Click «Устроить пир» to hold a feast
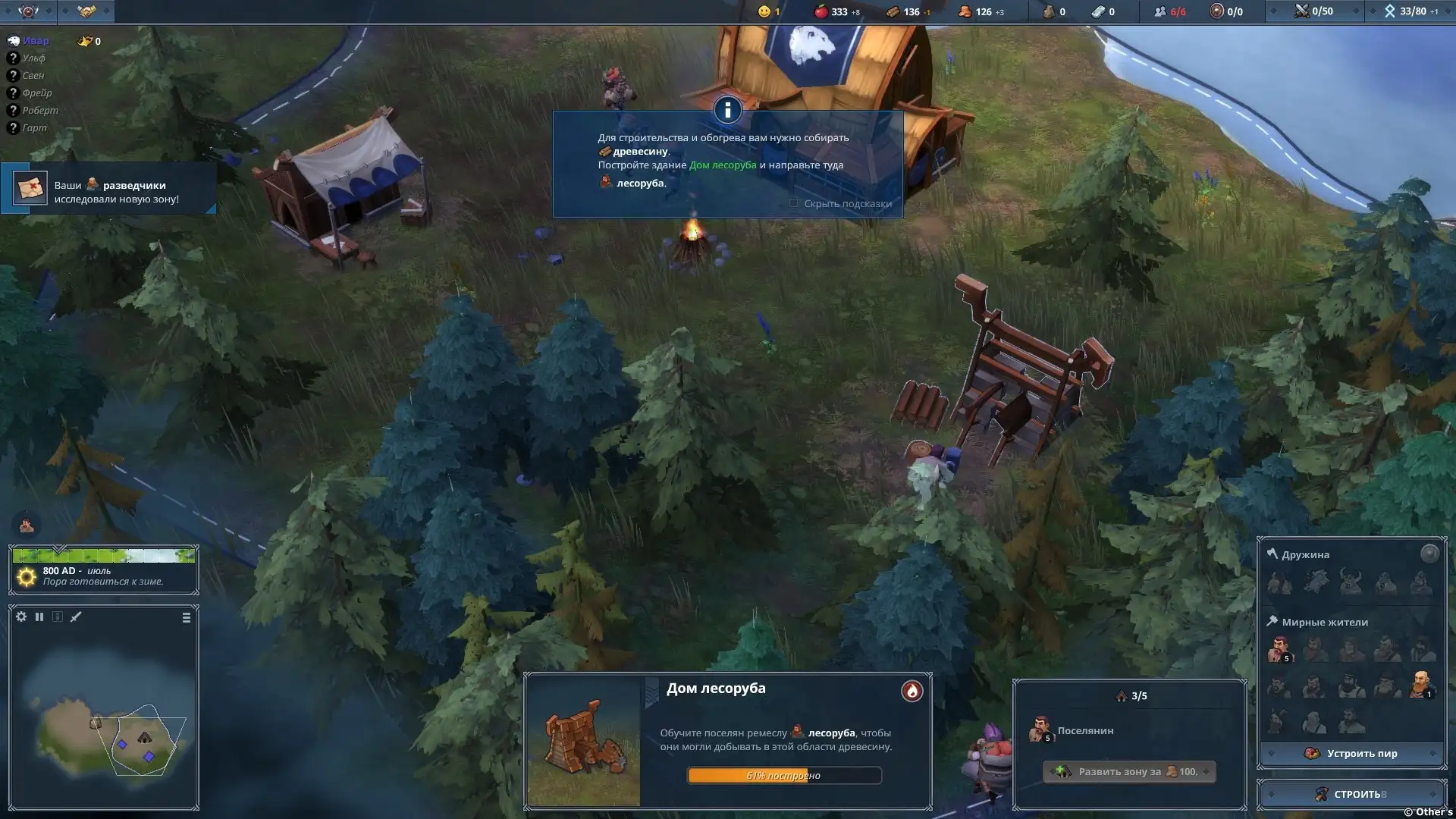Screen dimensions: 1456x819 coord(1351,753)
